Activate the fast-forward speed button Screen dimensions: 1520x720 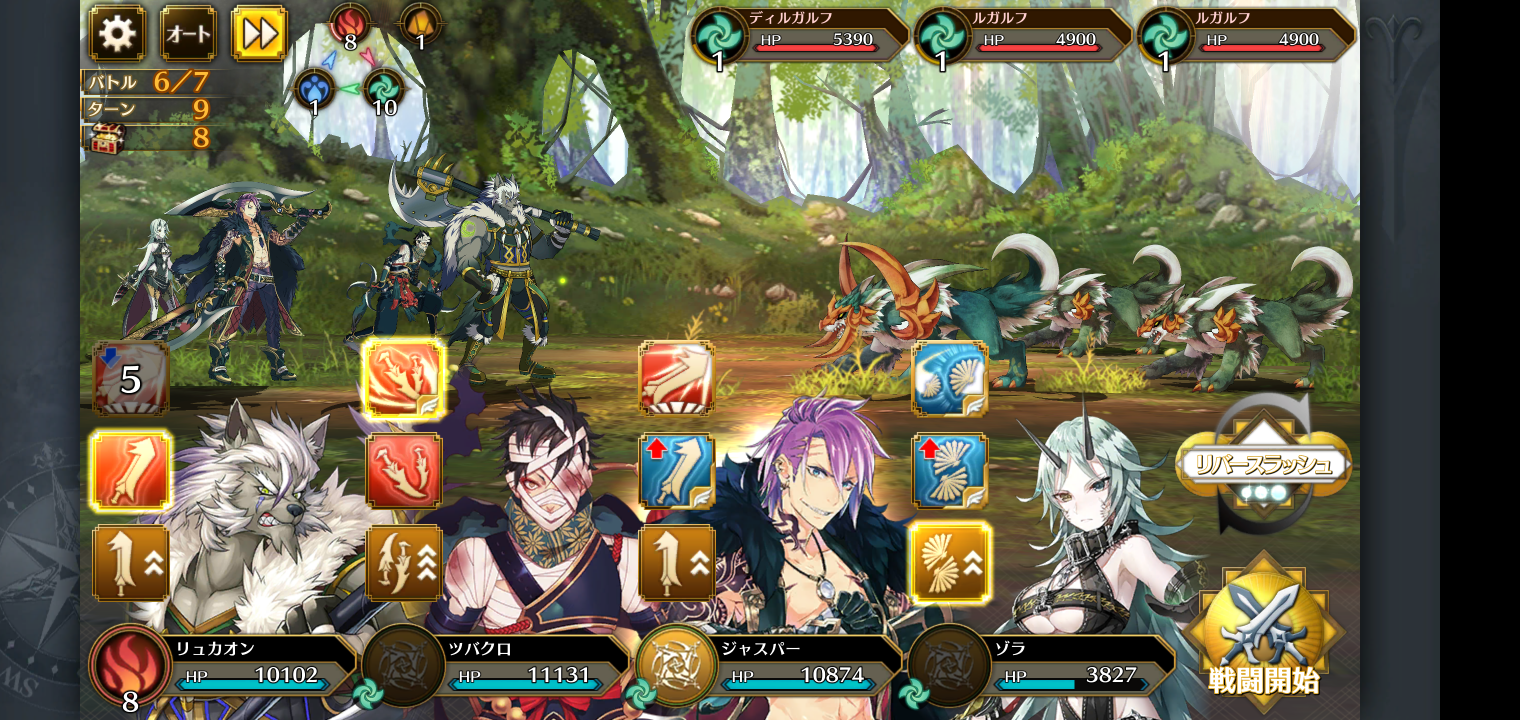tap(259, 34)
